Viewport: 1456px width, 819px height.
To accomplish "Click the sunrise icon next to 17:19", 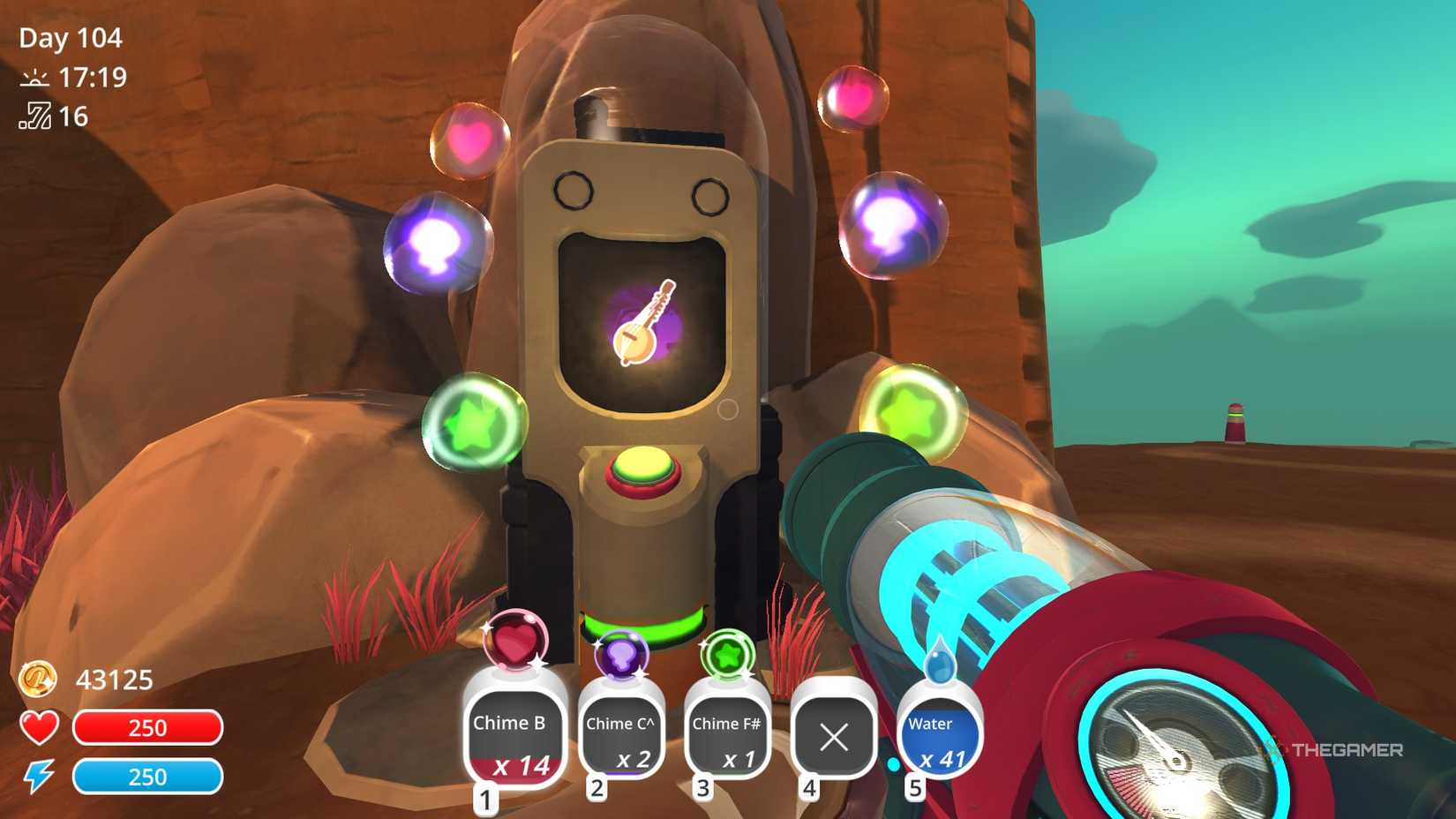I will point(33,79).
